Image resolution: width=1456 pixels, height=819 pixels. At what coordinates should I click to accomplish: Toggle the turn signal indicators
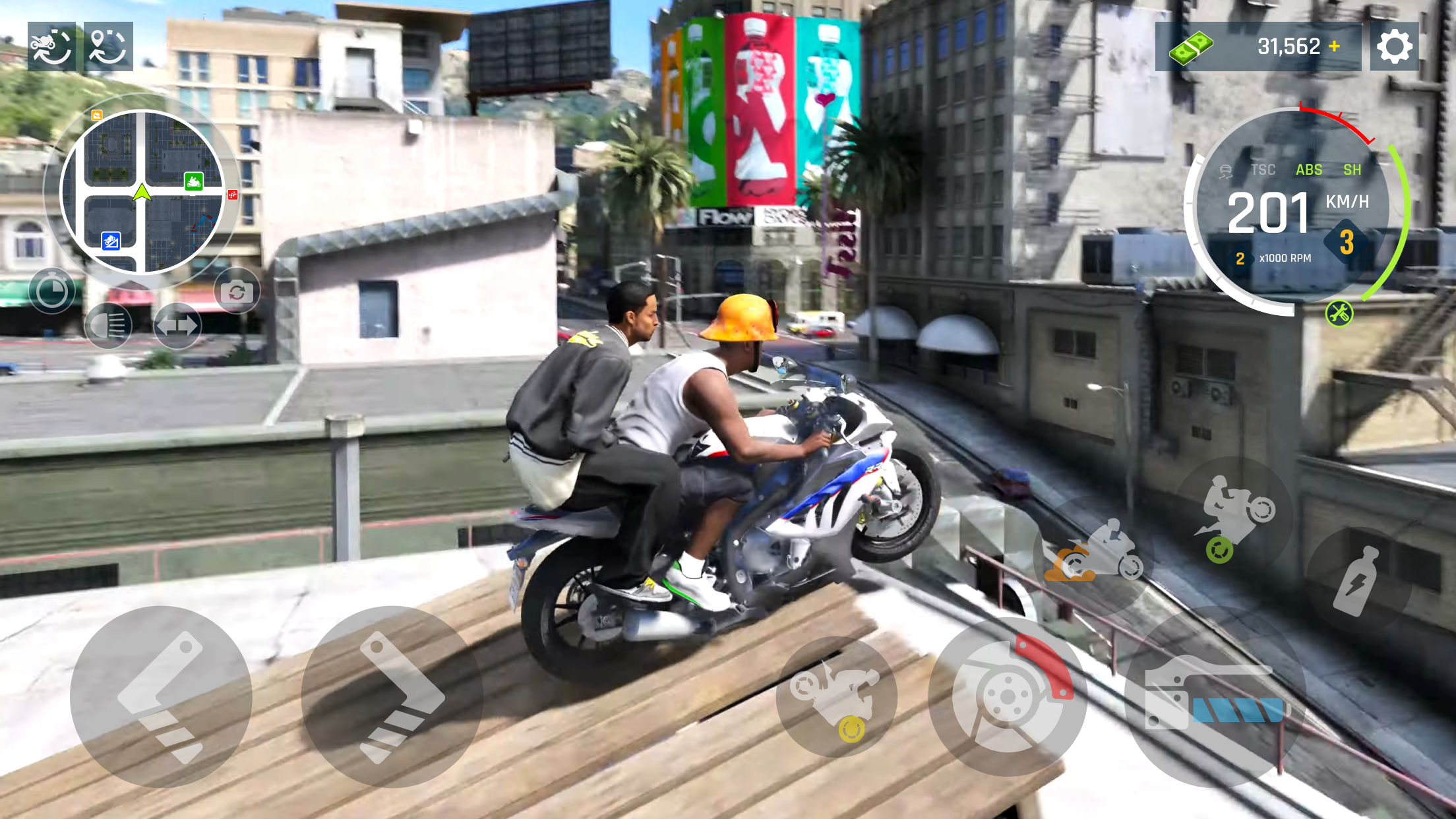(x=178, y=324)
